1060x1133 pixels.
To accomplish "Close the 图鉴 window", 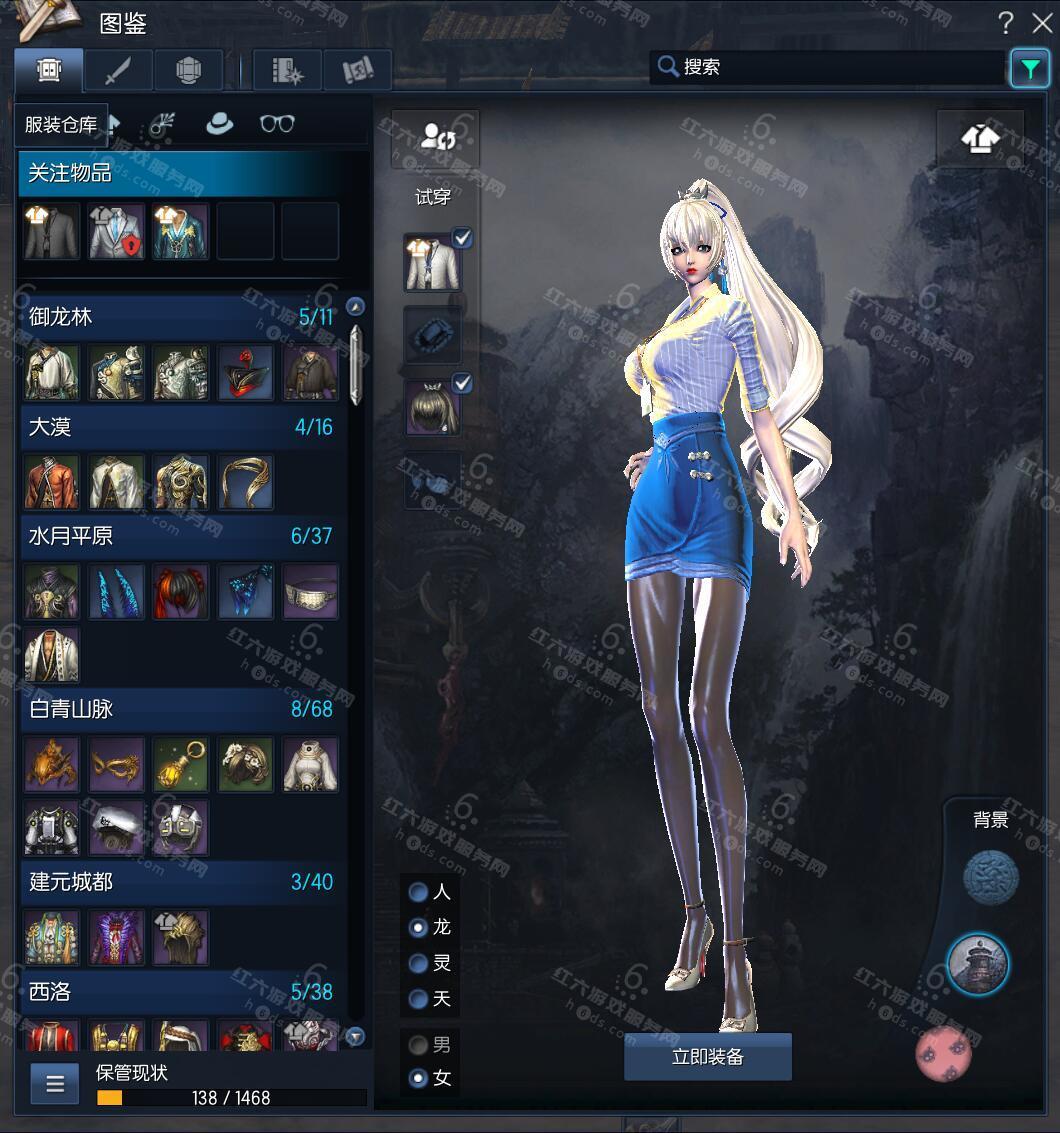I will pyautogui.click(x=1039, y=22).
